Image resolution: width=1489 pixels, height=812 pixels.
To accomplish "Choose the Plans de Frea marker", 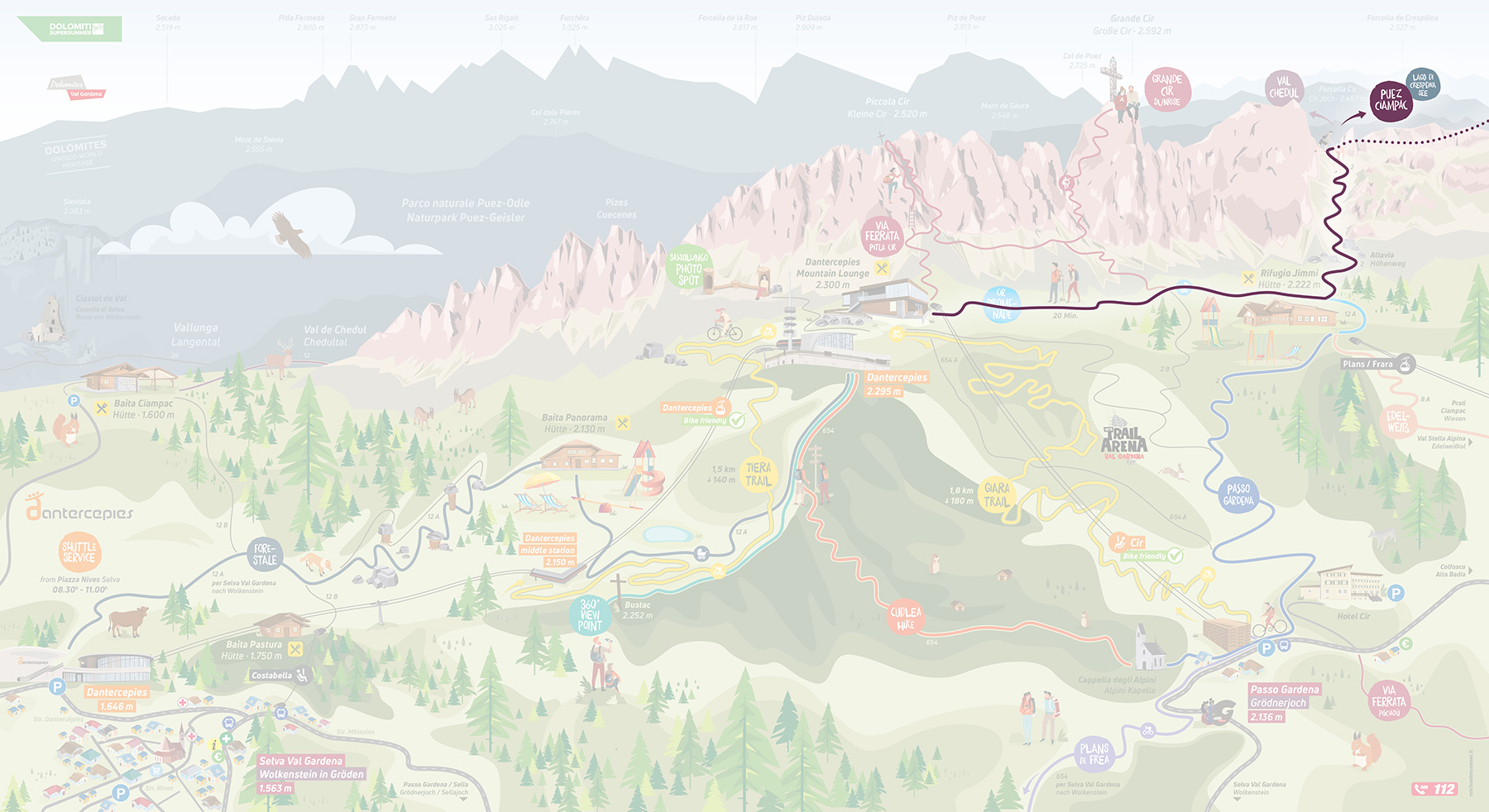I will click(x=1094, y=754).
